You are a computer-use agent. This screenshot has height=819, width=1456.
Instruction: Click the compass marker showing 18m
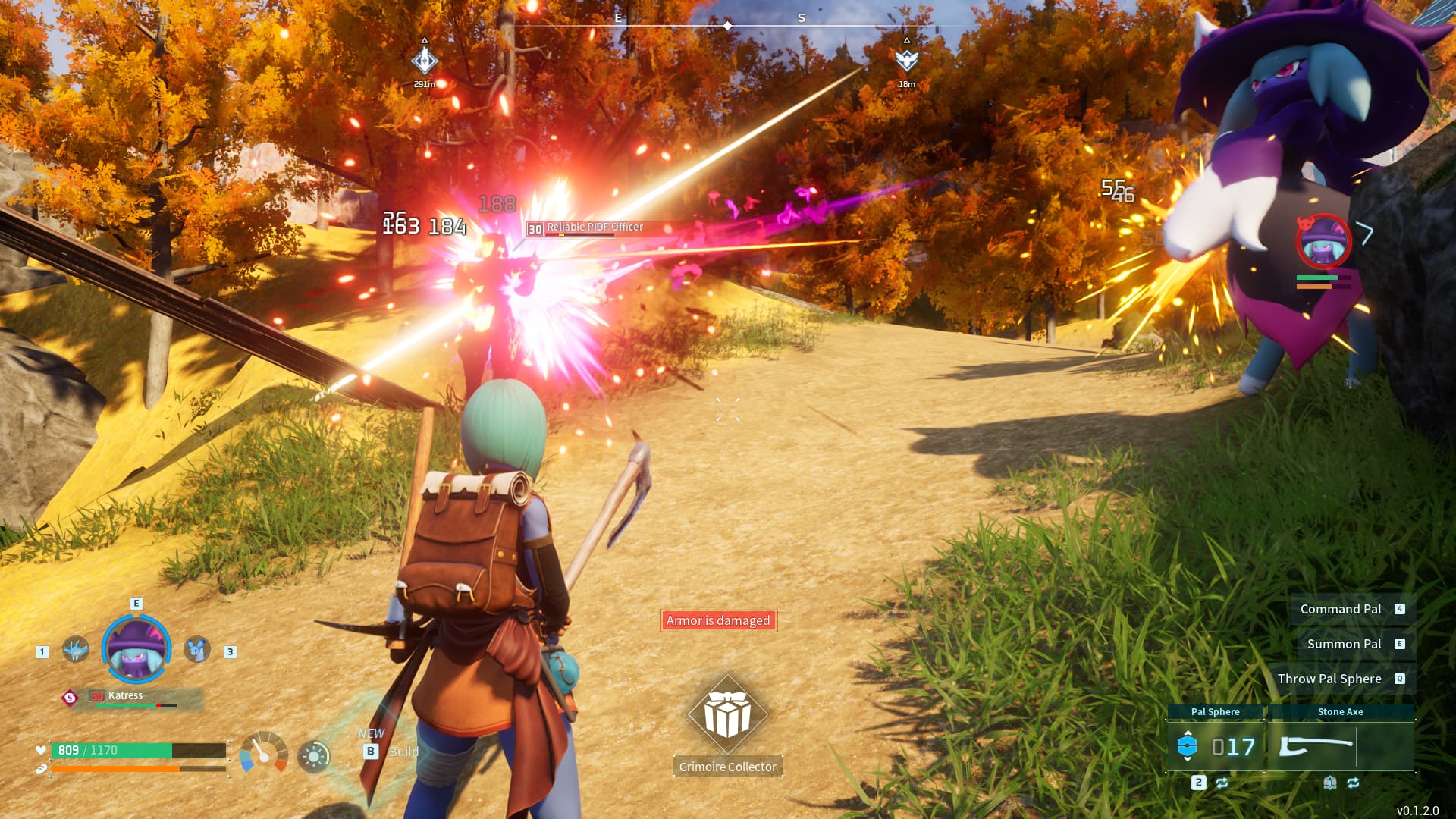coord(906,61)
